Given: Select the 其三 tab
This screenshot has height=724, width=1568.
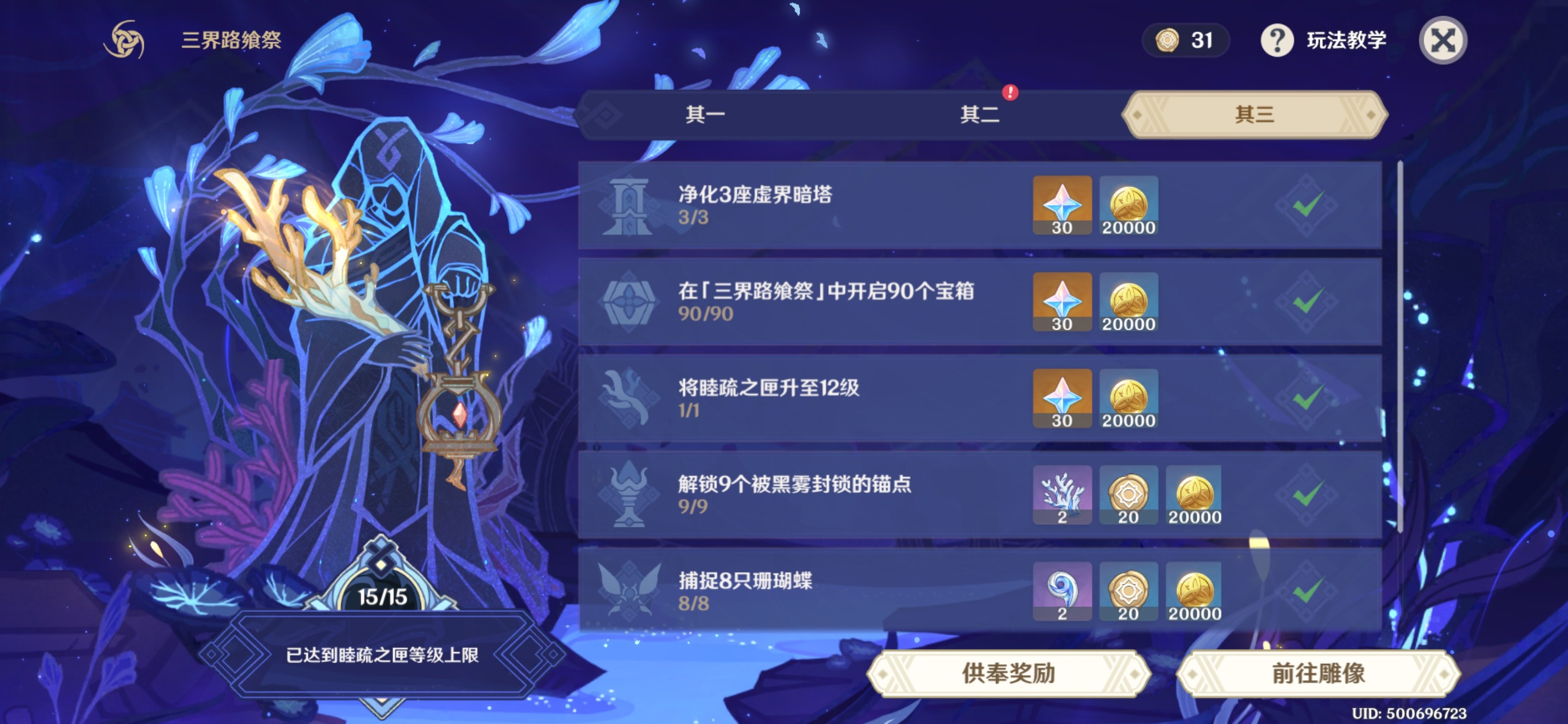Looking at the screenshot, I should (1254, 116).
